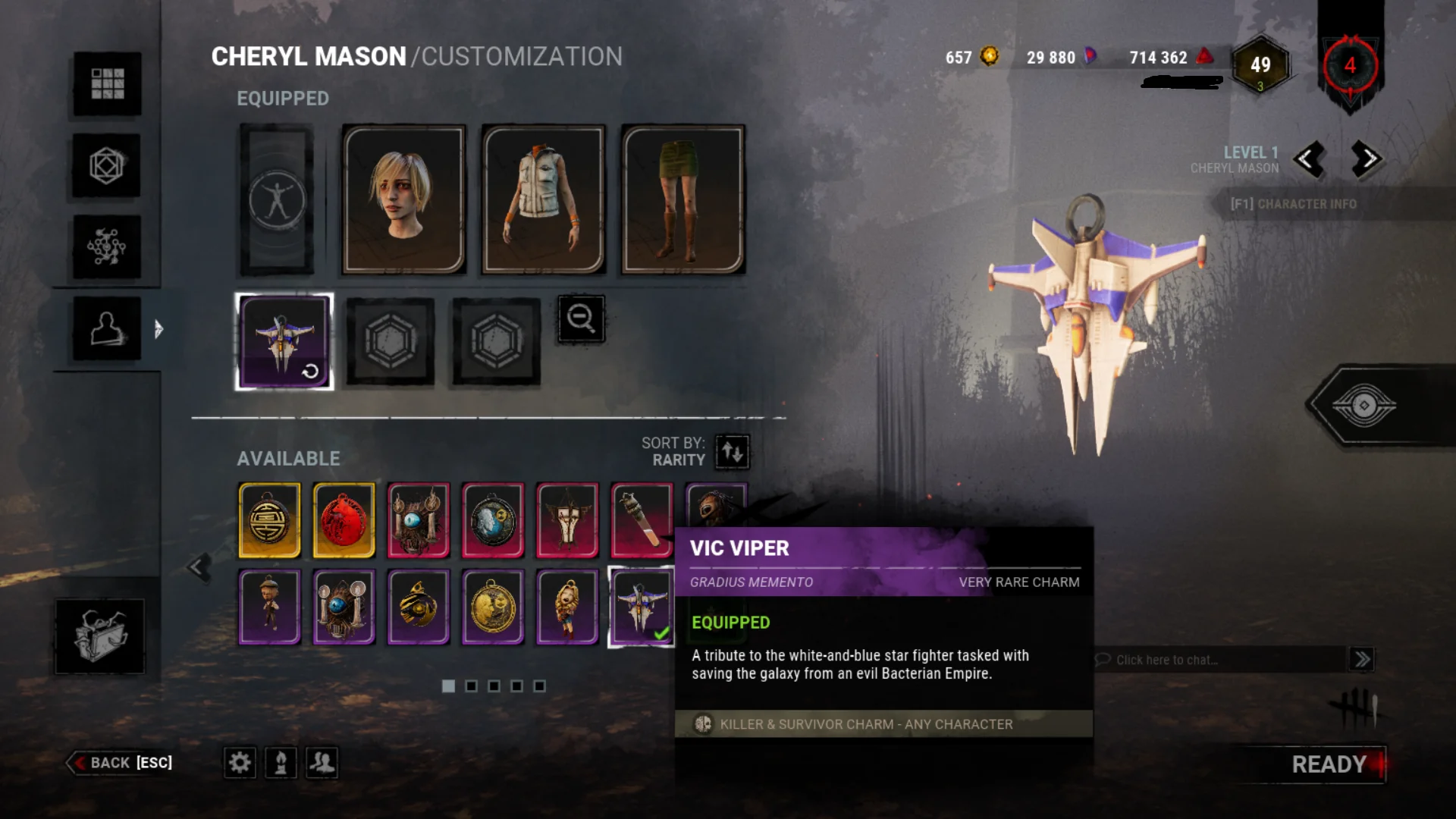Show the previous character with left arrow

coord(1309,159)
